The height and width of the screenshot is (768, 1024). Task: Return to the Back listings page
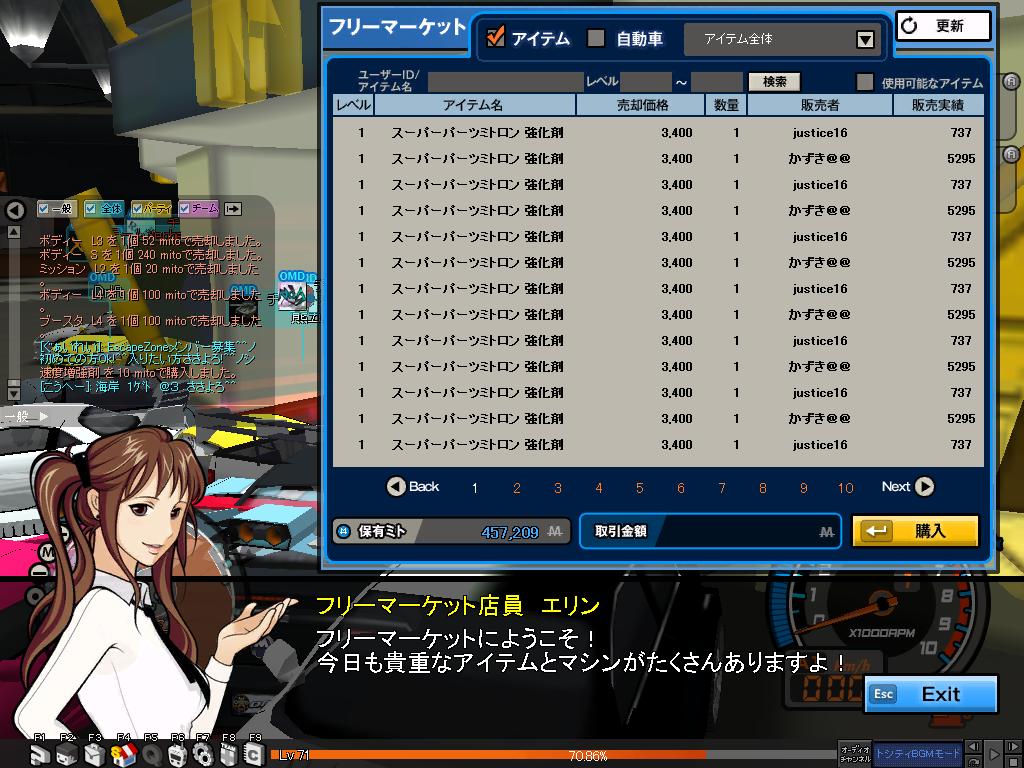(413, 487)
